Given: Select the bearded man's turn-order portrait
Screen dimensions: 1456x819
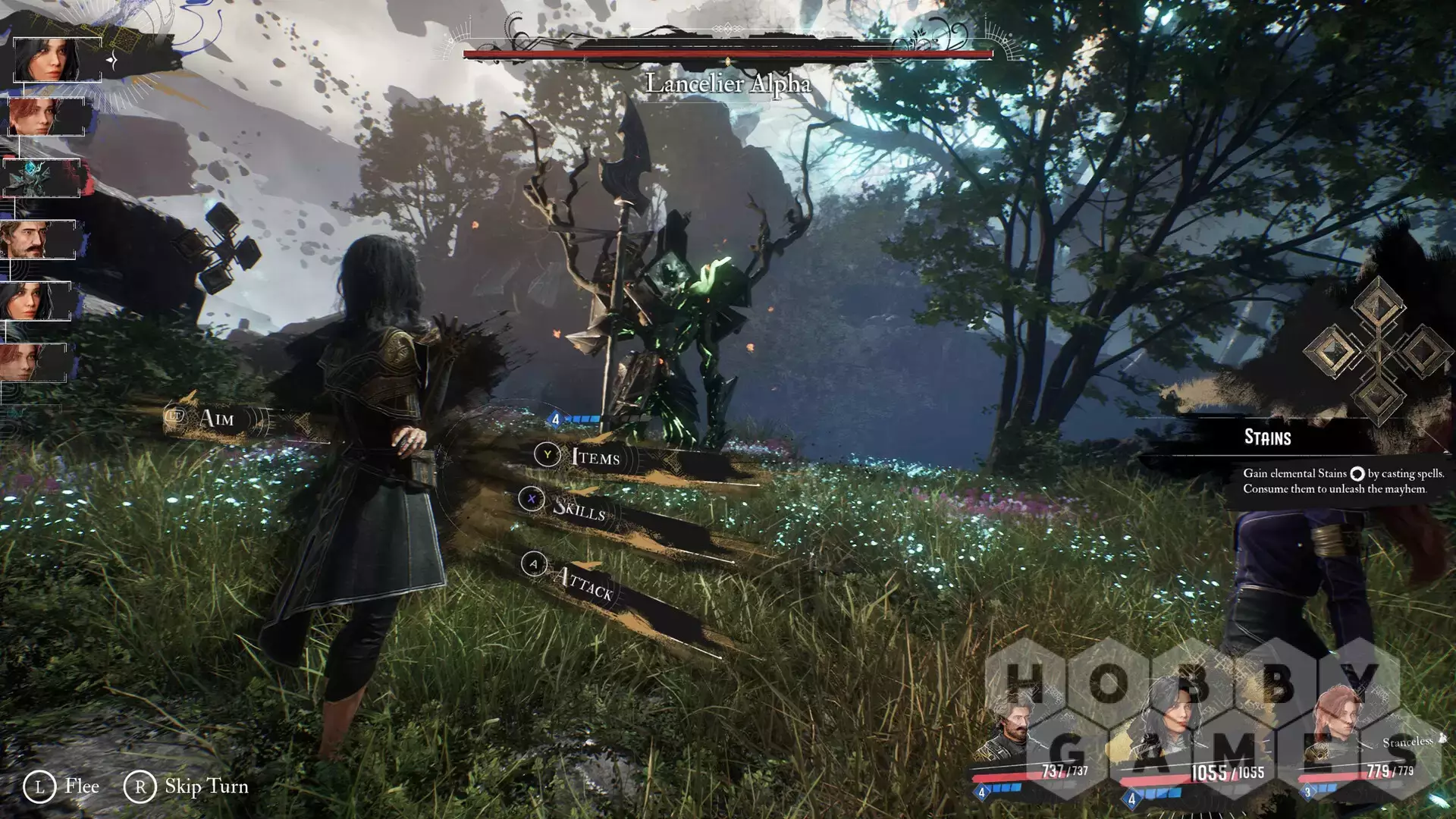Looking at the screenshot, I should point(38,240).
